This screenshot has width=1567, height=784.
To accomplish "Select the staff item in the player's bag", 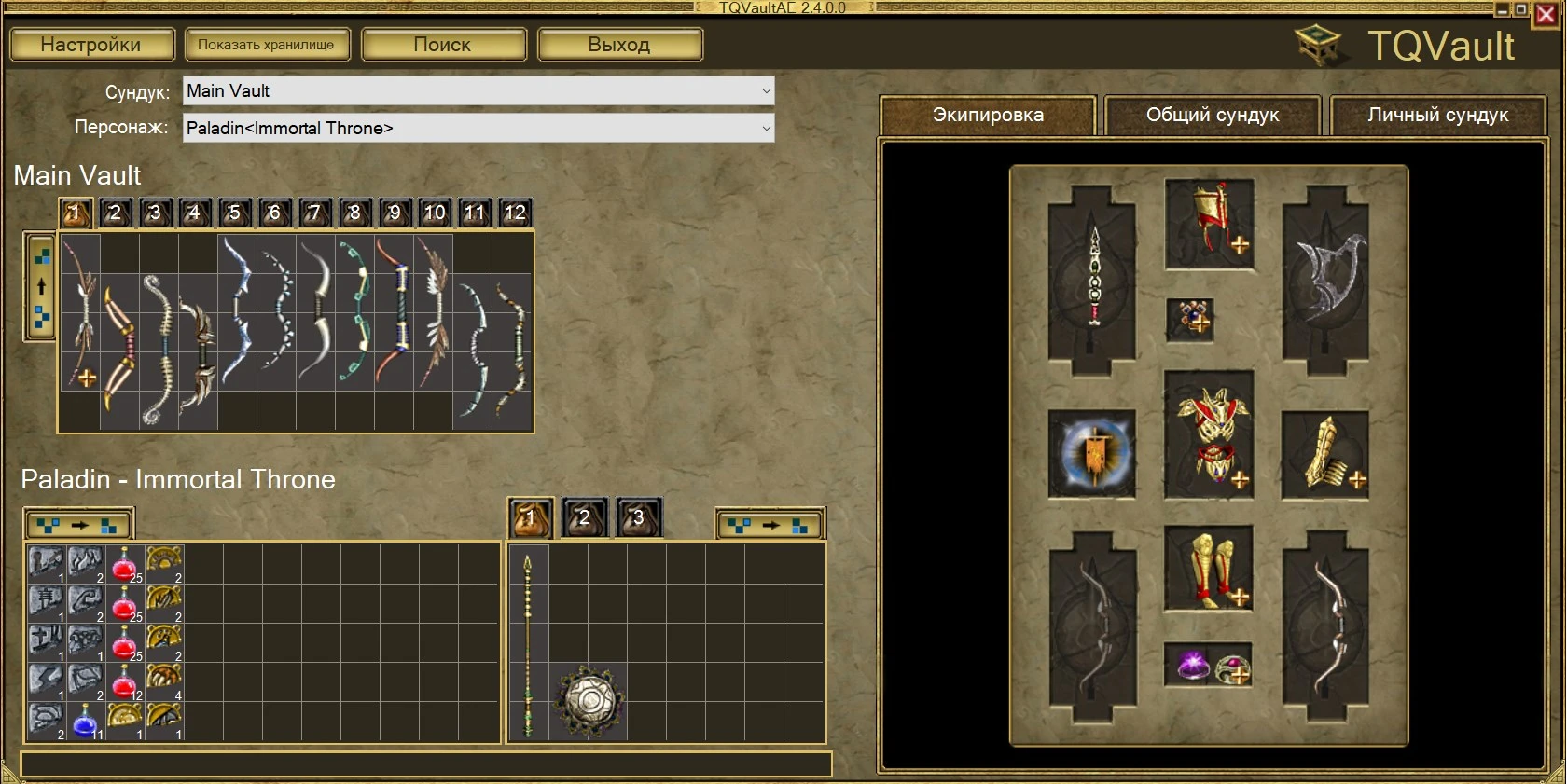I will click(x=528, y=643).
